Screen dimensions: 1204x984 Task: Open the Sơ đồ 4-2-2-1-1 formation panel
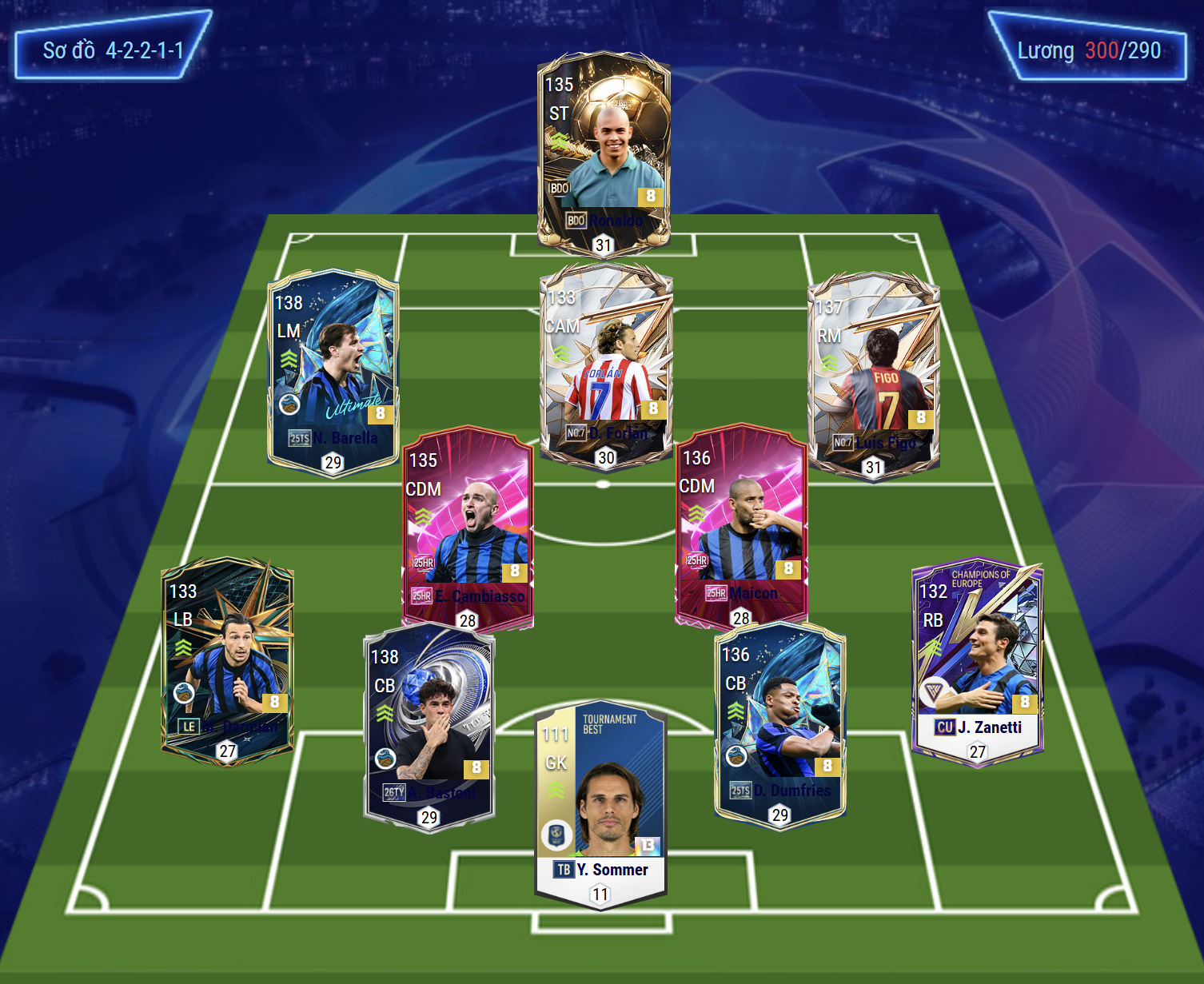pos(113,50)
